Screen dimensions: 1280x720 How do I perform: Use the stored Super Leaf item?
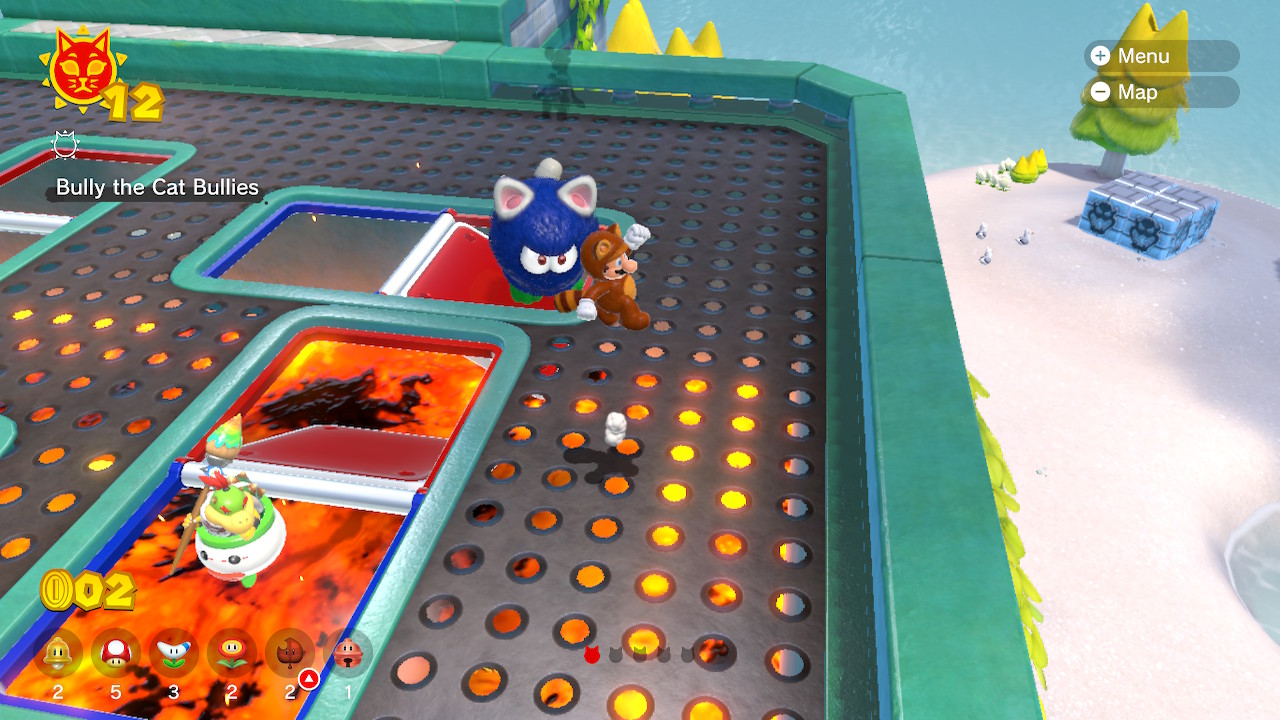[290, 655]
